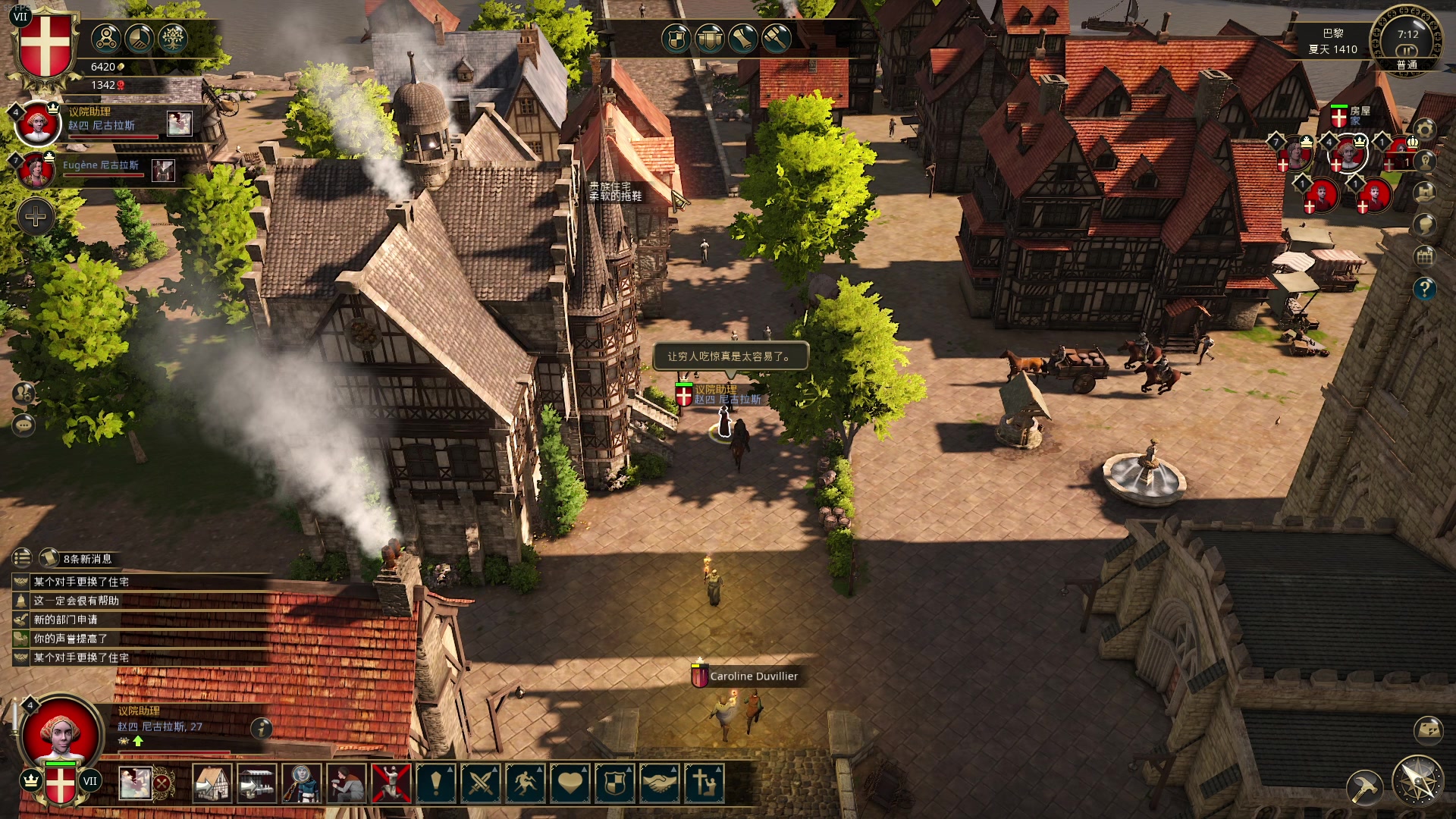Select the hammer icon in the top bar
1456x819 pixels.
(776, 38)
